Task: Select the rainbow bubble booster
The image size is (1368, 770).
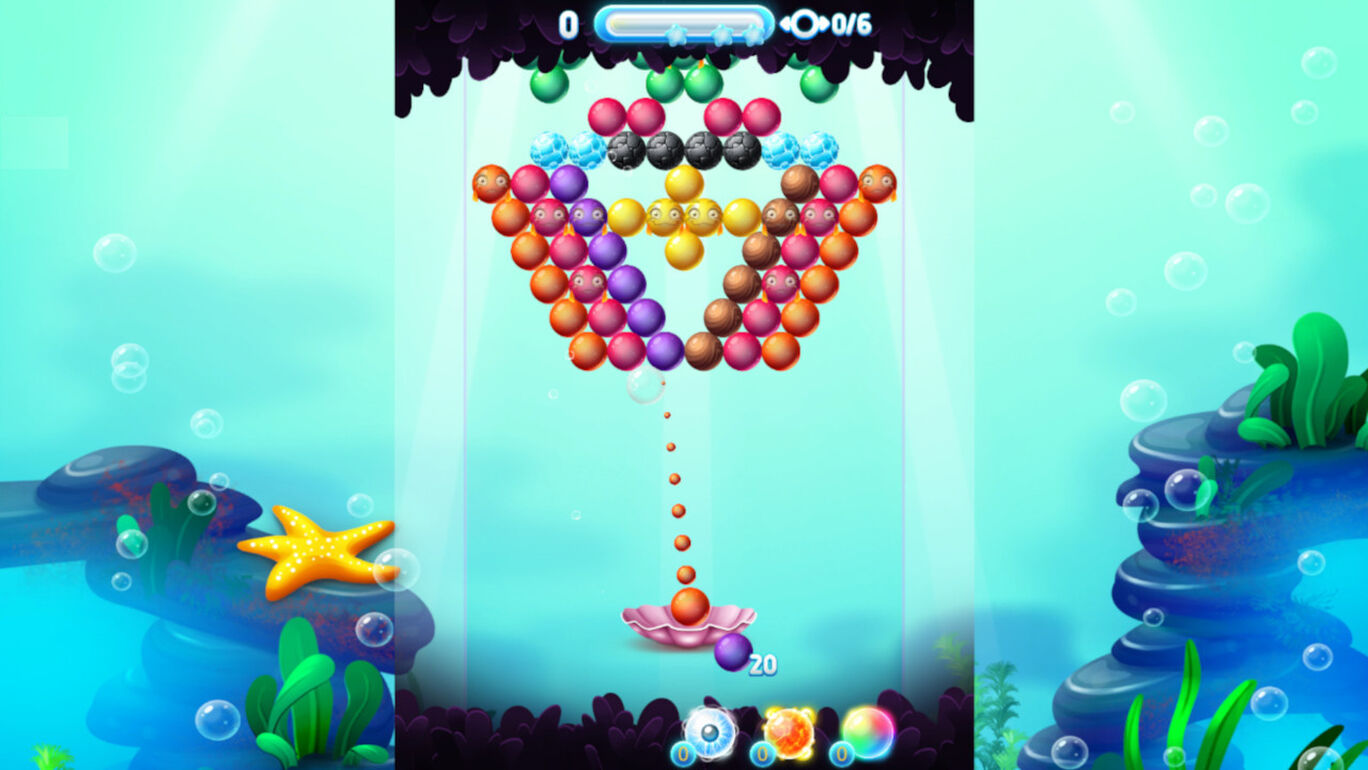Action: [868, 730]
